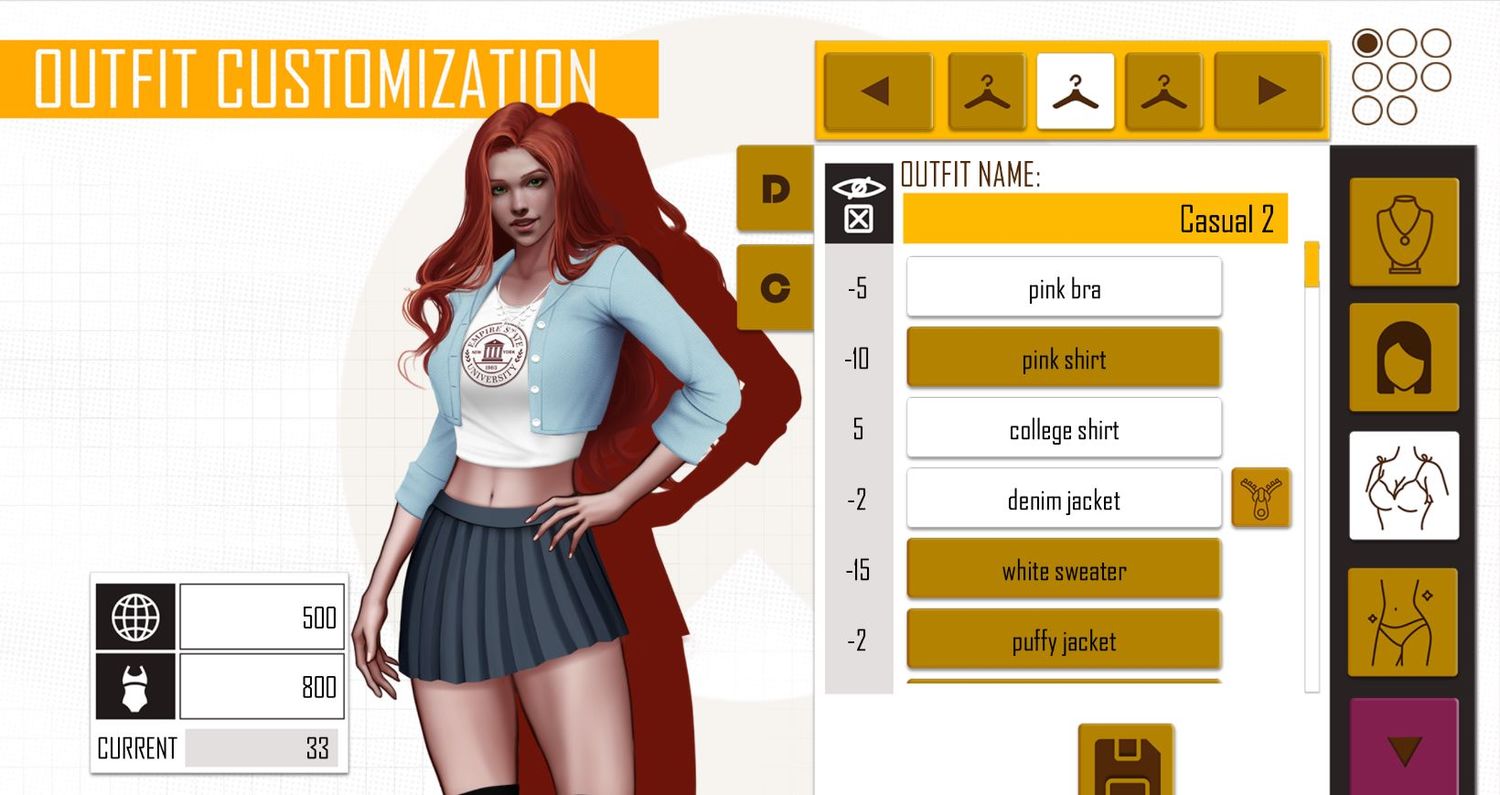Viewport: 1500px width, 795px height.
Task: Select the upper body clothing category
Action: tap(1403, 485)
